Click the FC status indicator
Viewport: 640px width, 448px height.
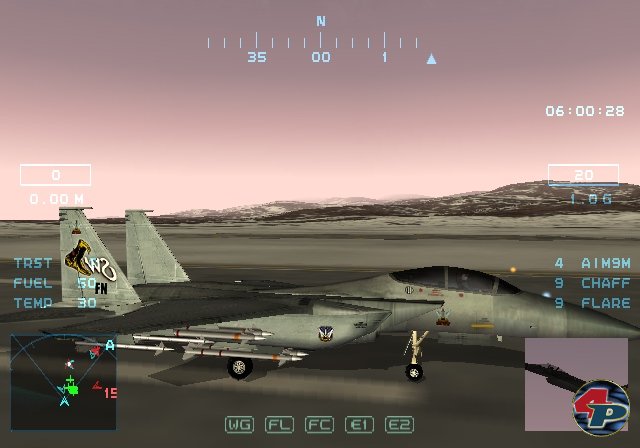click(319, 424)
